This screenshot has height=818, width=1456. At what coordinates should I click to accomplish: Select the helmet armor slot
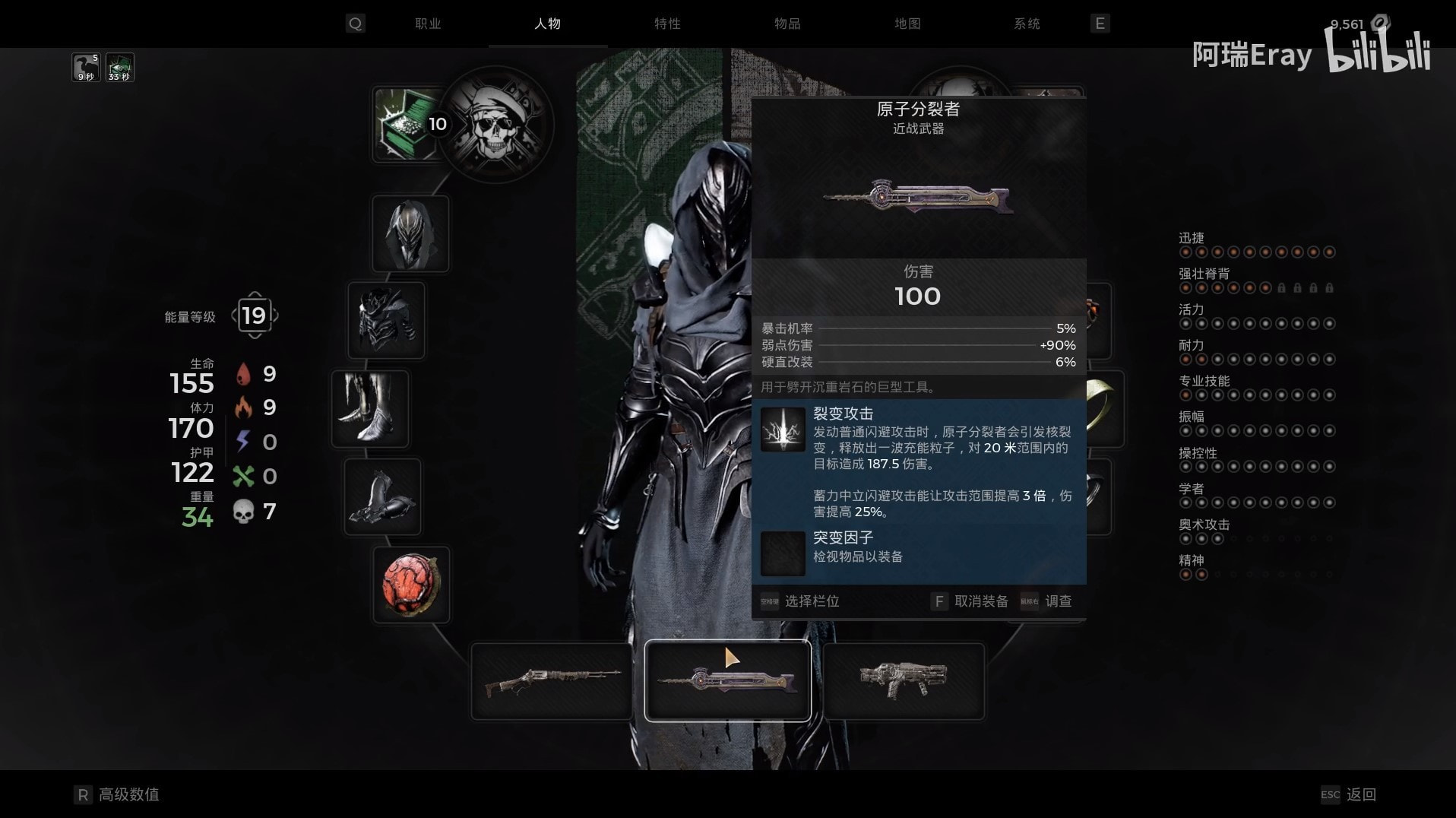(410, 233)
